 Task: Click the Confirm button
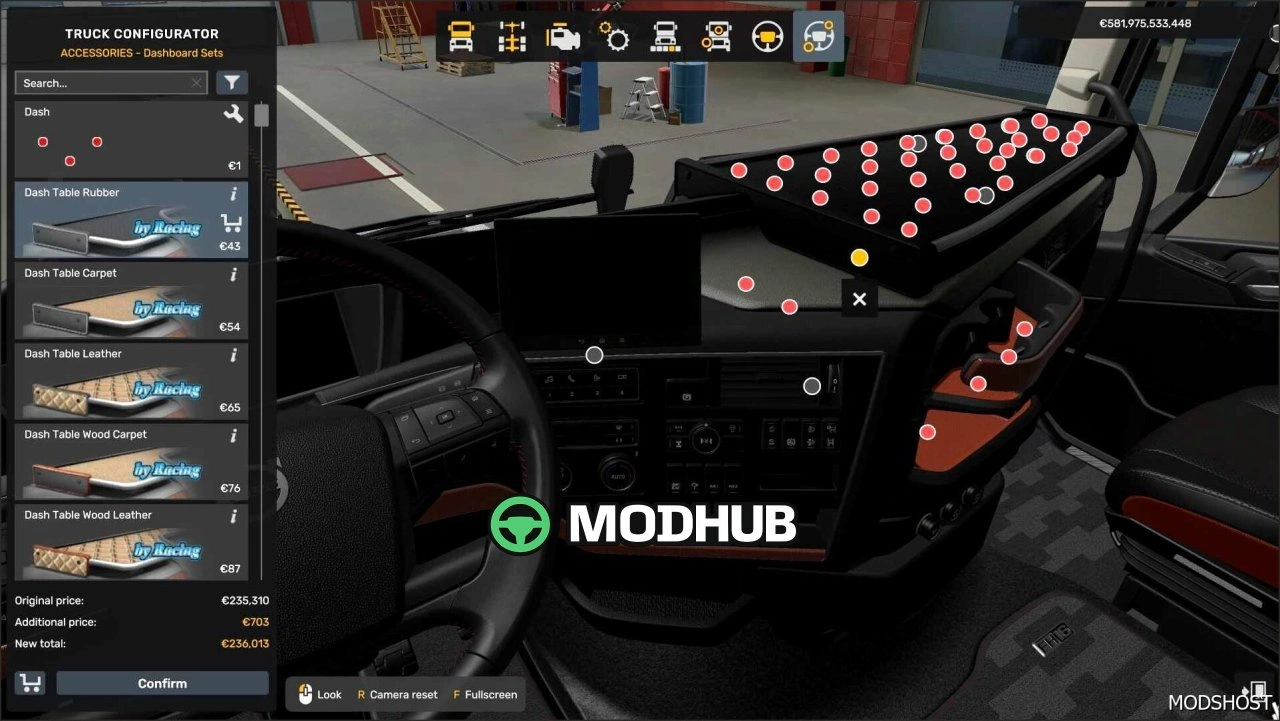tap(162, 683)
